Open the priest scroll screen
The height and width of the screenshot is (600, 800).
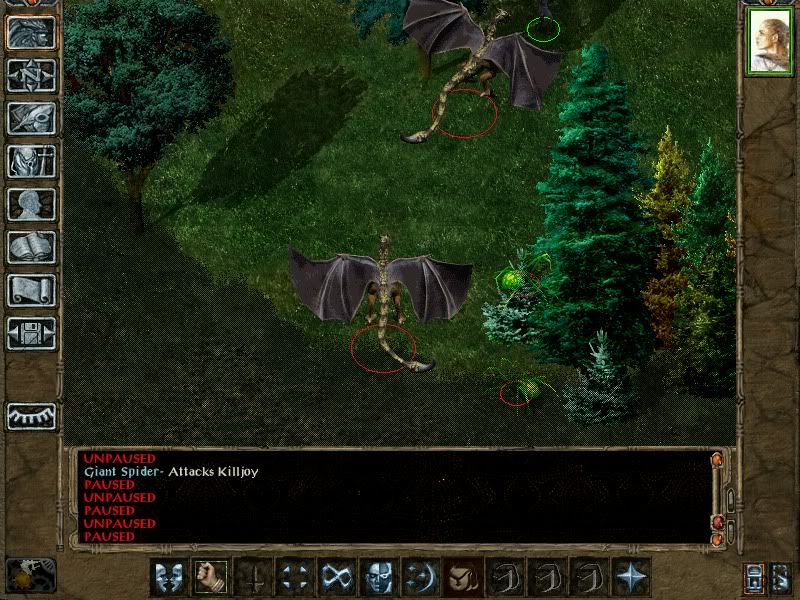click(x=31, y=290)
